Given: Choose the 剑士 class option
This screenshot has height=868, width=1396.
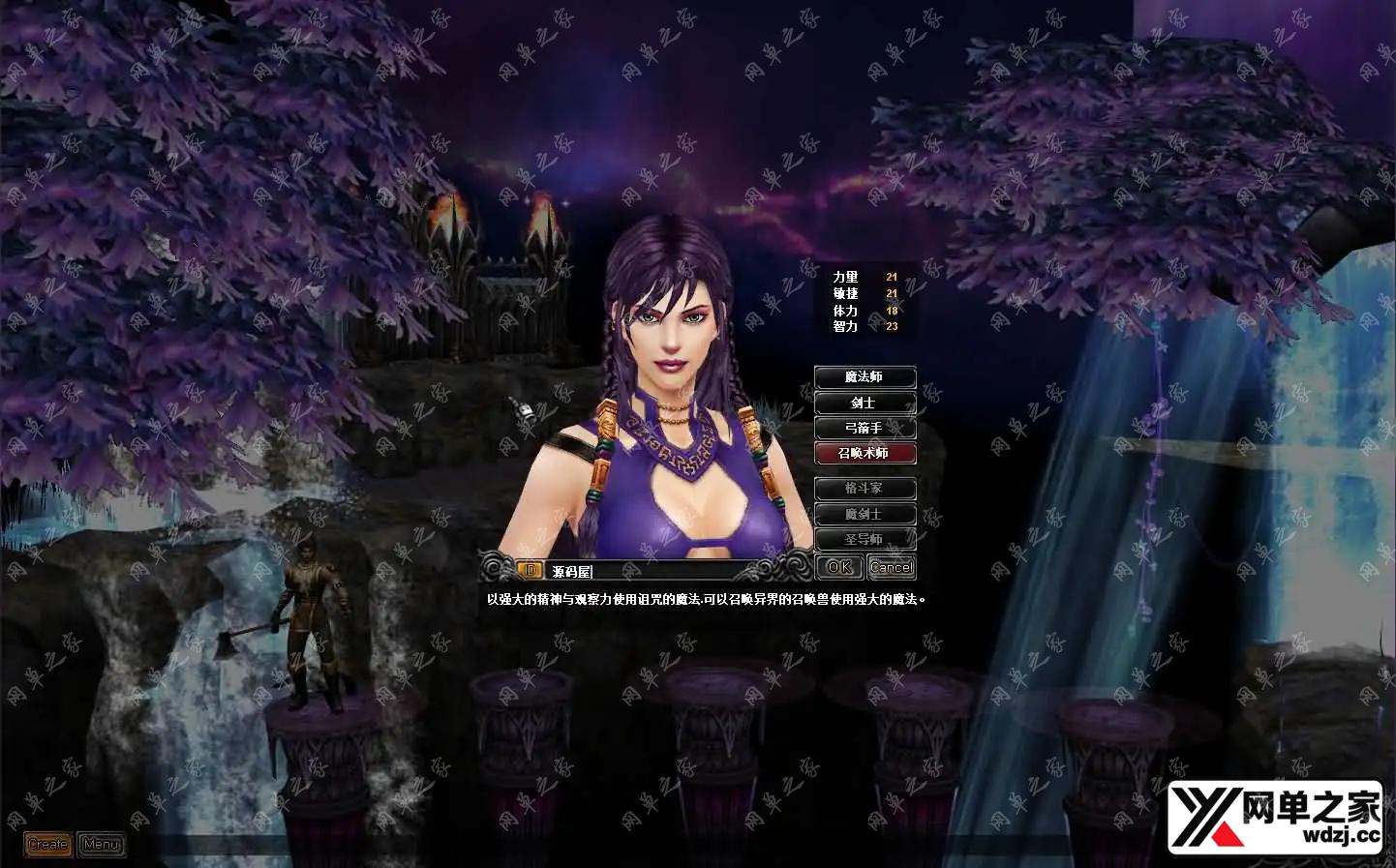Looking at the screenshot, I should (865, 403).
